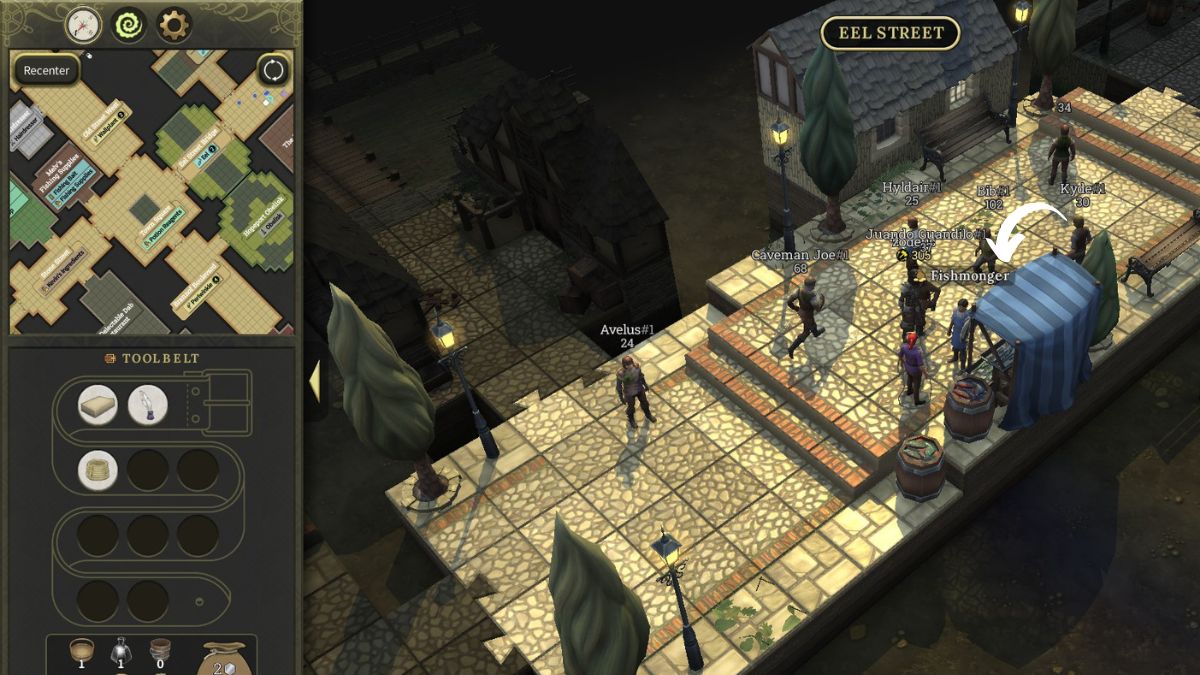Viewport: 1200px width, 675px height.
Task: Select the woven basket toolbelt item
Action: pyautogui.click(x=98, y=470)
